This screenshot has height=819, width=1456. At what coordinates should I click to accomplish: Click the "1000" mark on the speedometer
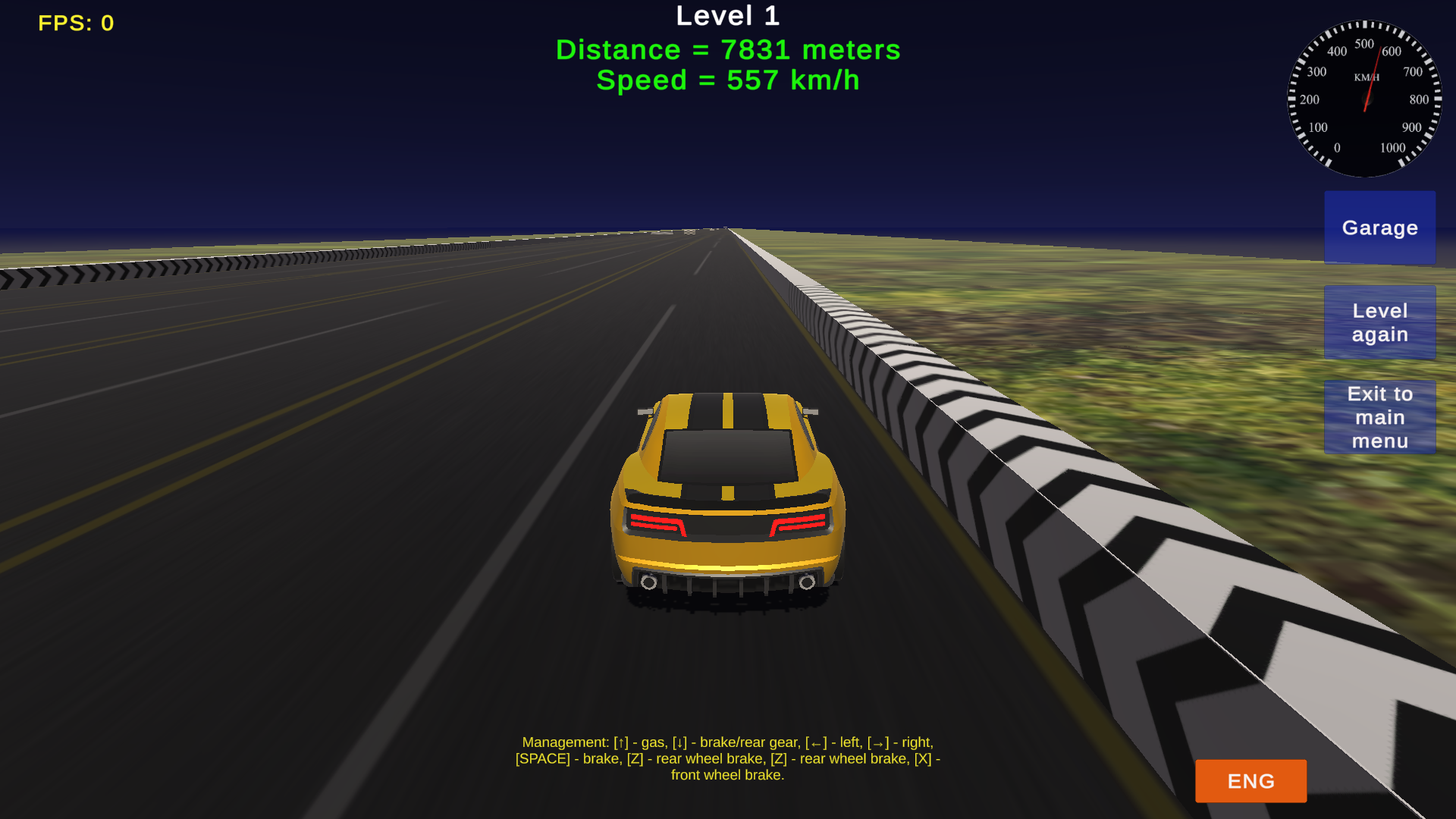pyautogui.click(x=1392, y=147)
